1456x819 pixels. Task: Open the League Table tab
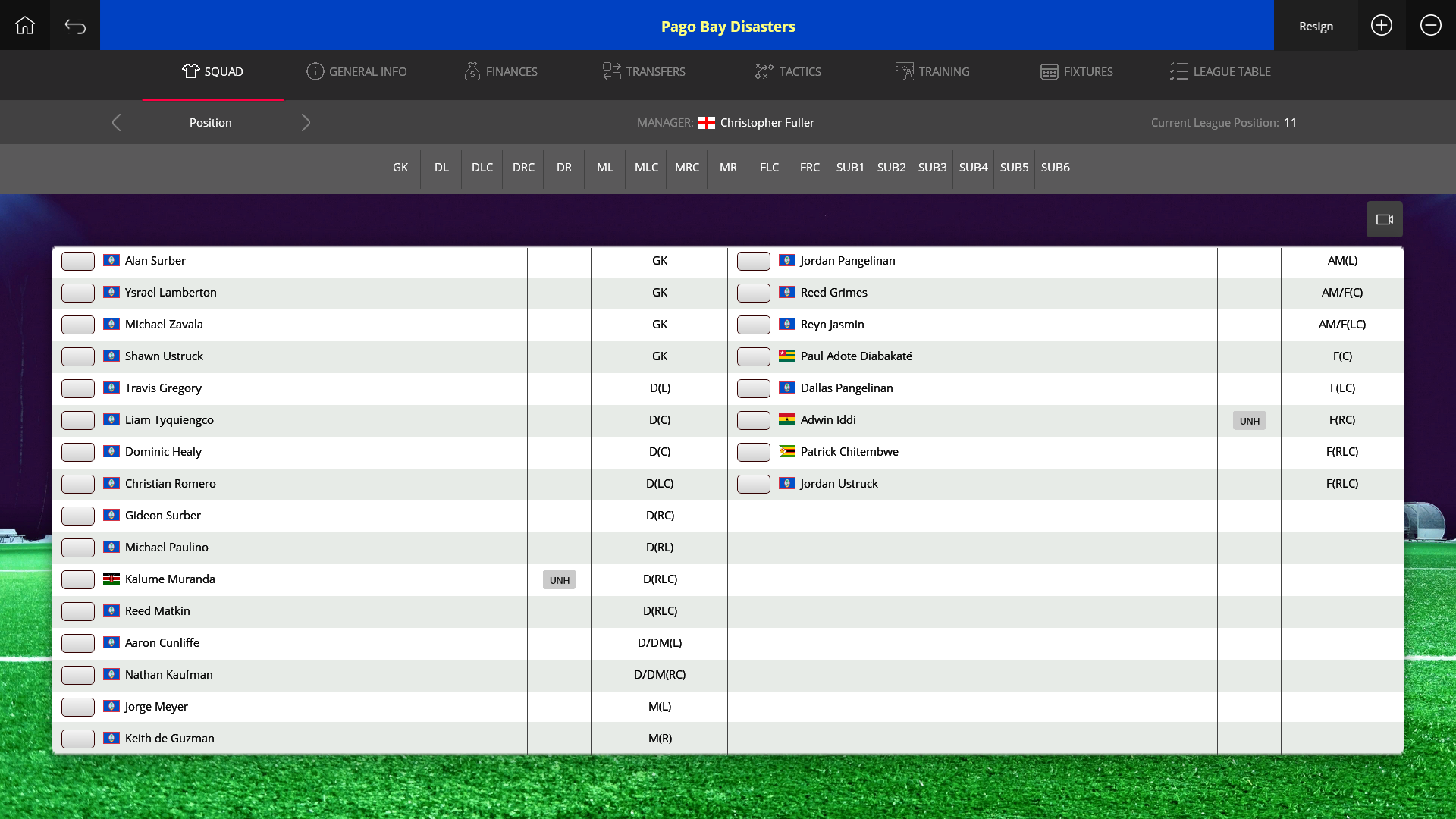pos(1220,72)
